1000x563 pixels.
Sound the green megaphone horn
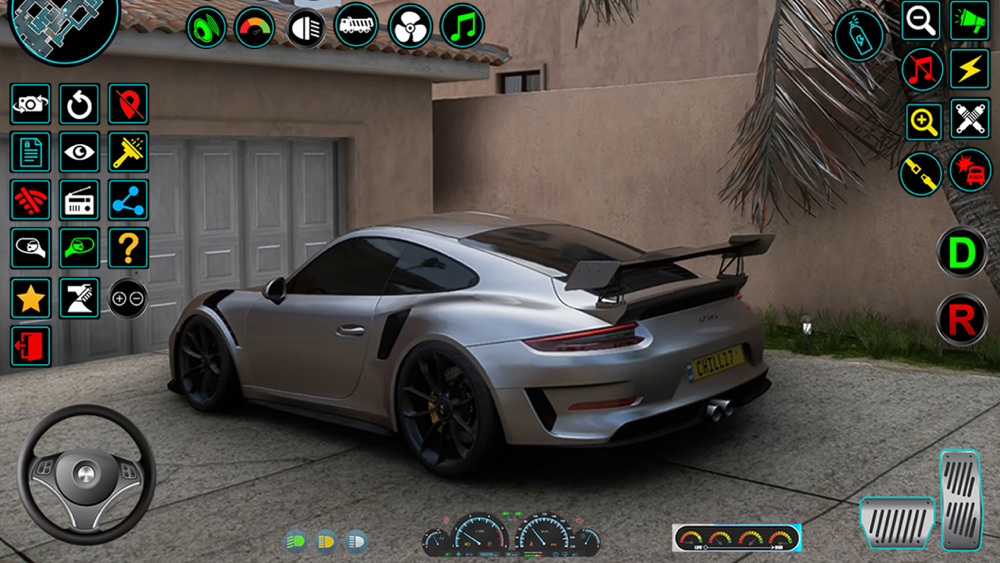[969, 20]
